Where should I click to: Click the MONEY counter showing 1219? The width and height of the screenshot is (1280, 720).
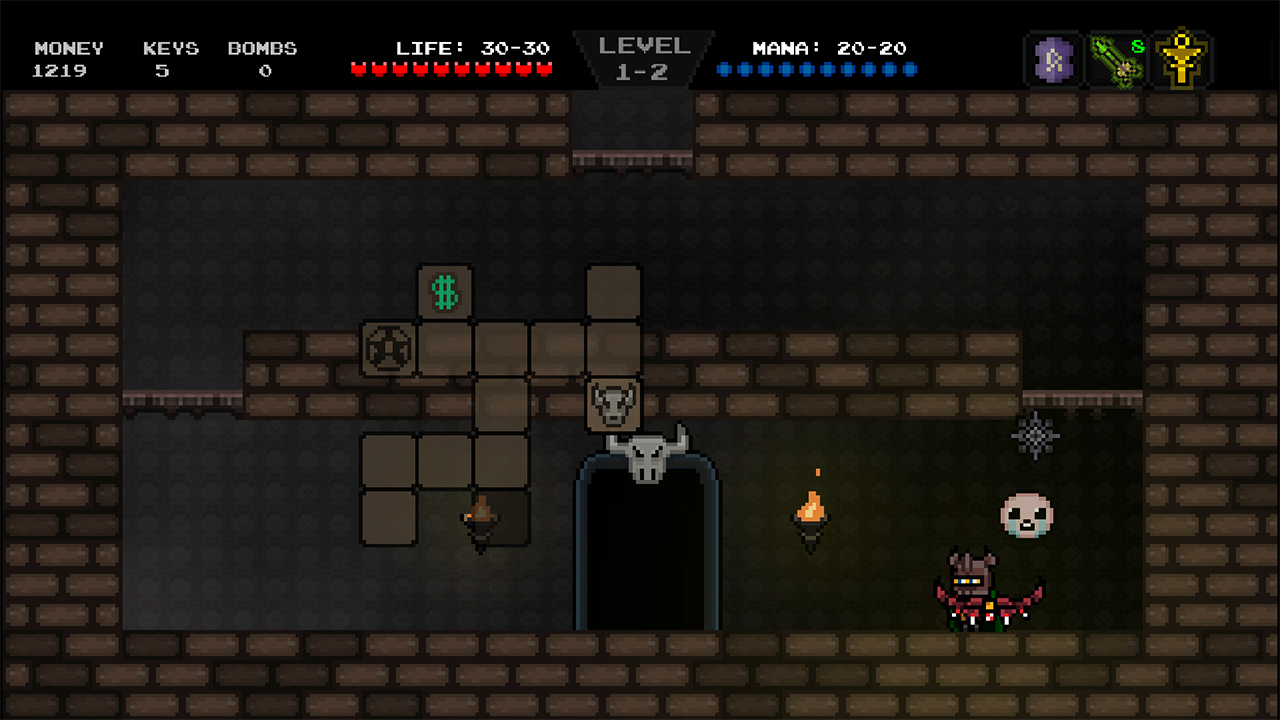coord(68,59)
